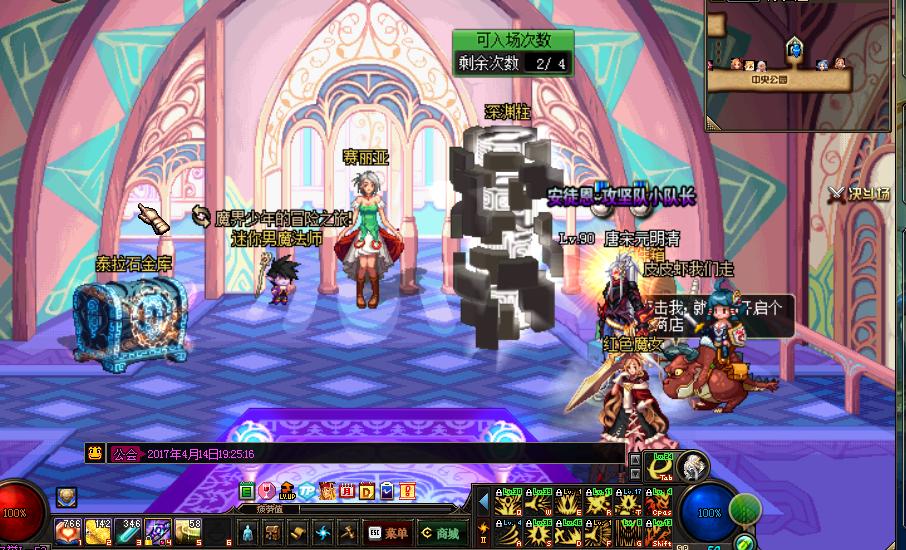Open the yellow smiley emoticon button
906x550 pixels.
point(95,453)
